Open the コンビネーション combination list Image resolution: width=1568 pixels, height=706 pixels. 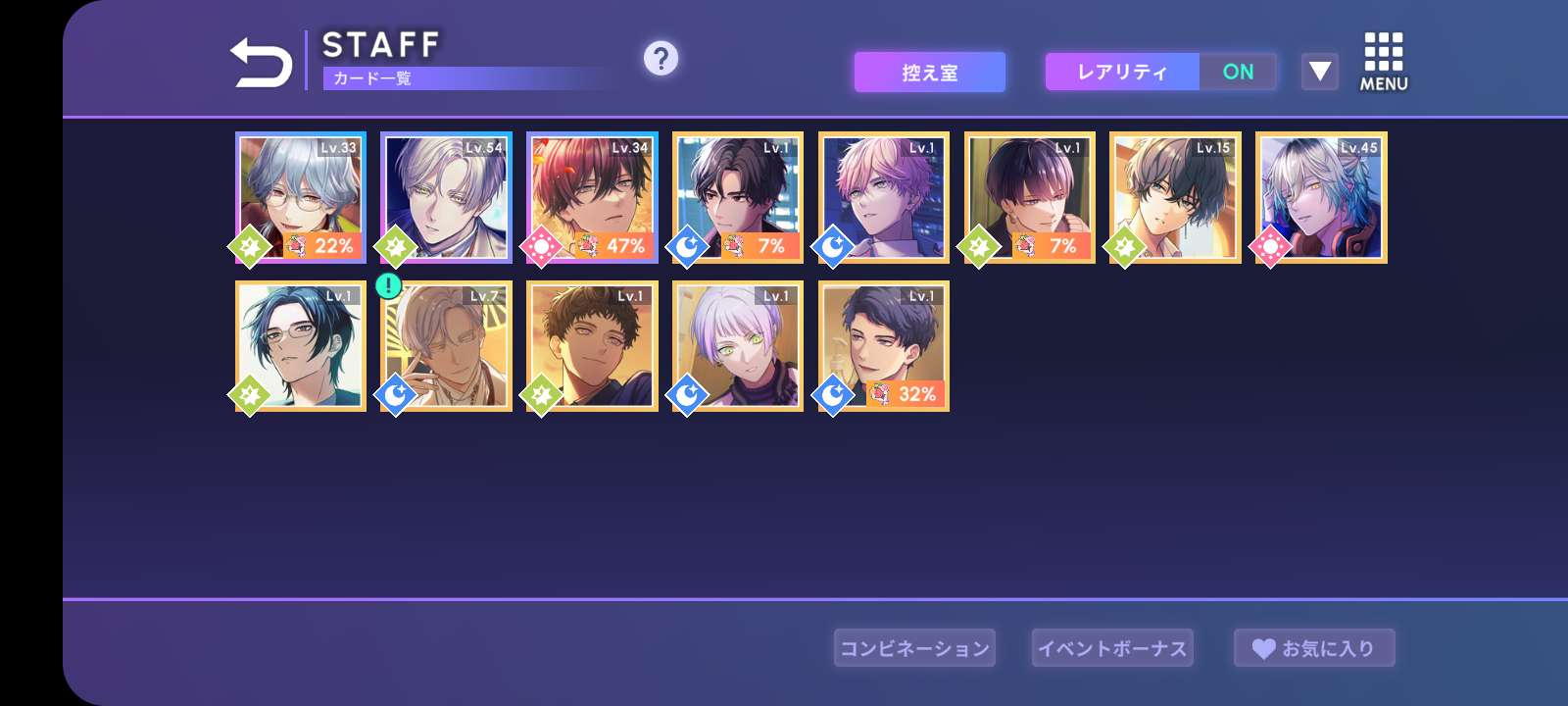[x=914, y=648]
